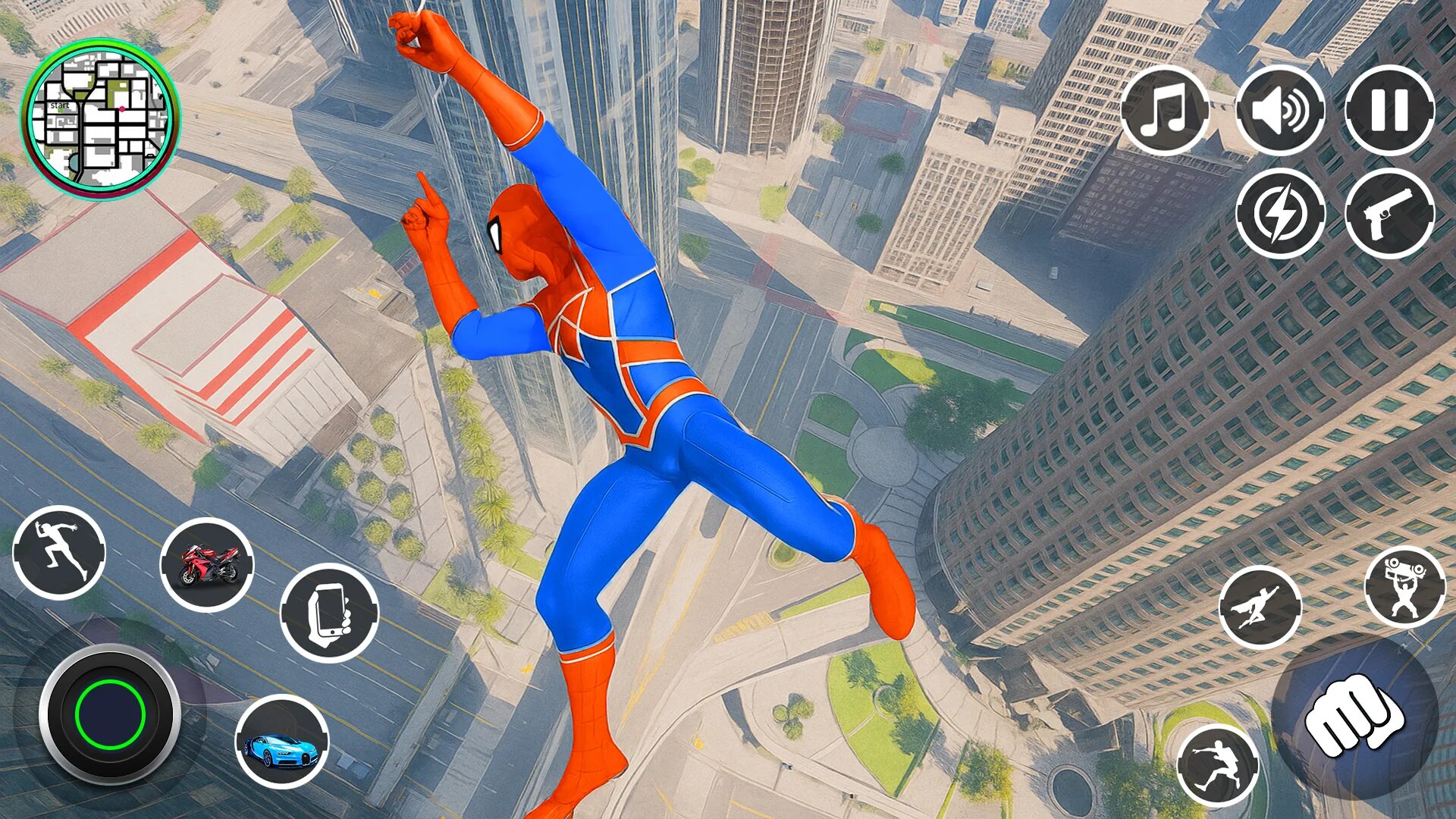Open the circular city minimap
The height and width of the screenshot is (819, 1456).
pos(100,119)
